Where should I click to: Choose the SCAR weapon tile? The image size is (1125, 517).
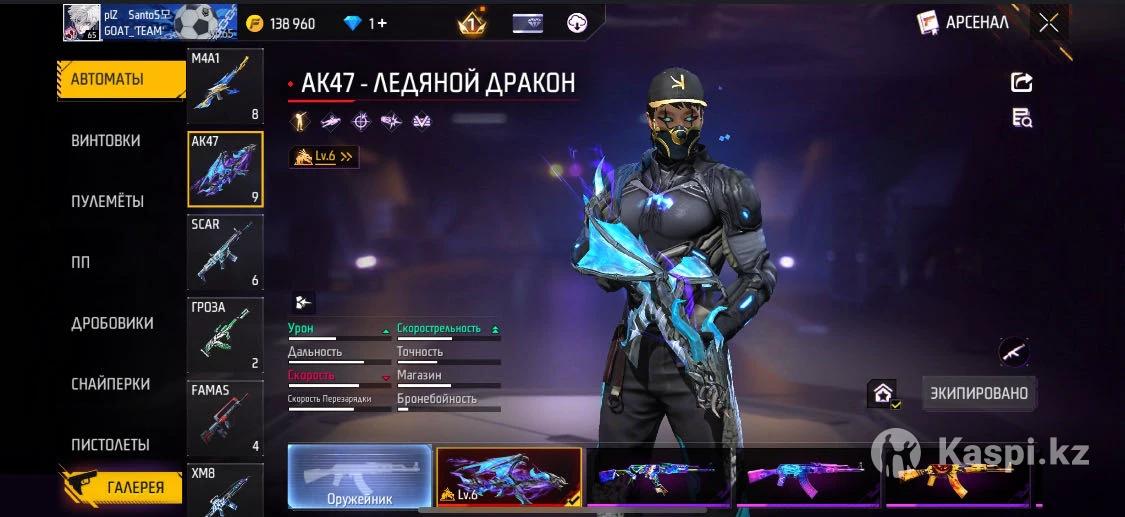(225, 252)
